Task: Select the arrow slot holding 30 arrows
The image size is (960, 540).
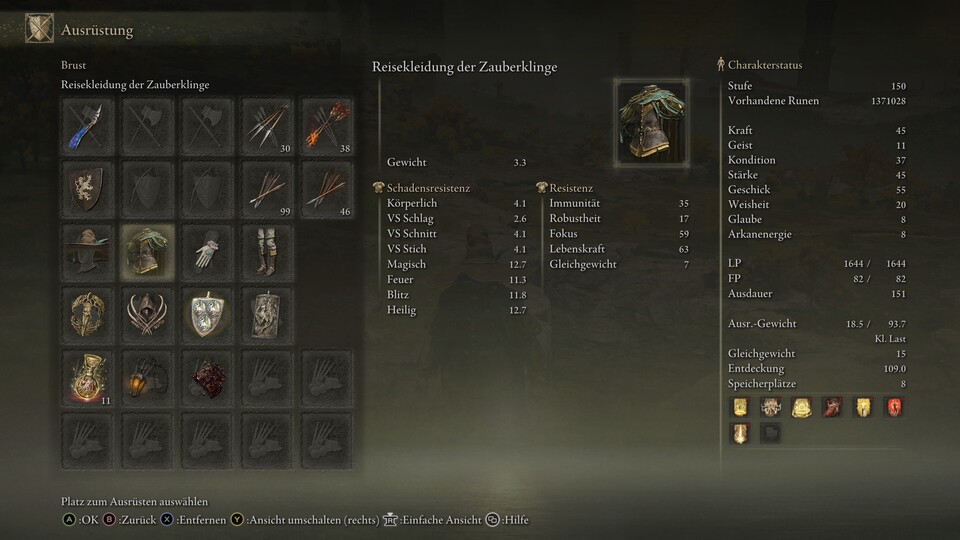Action: click(267, 126)
